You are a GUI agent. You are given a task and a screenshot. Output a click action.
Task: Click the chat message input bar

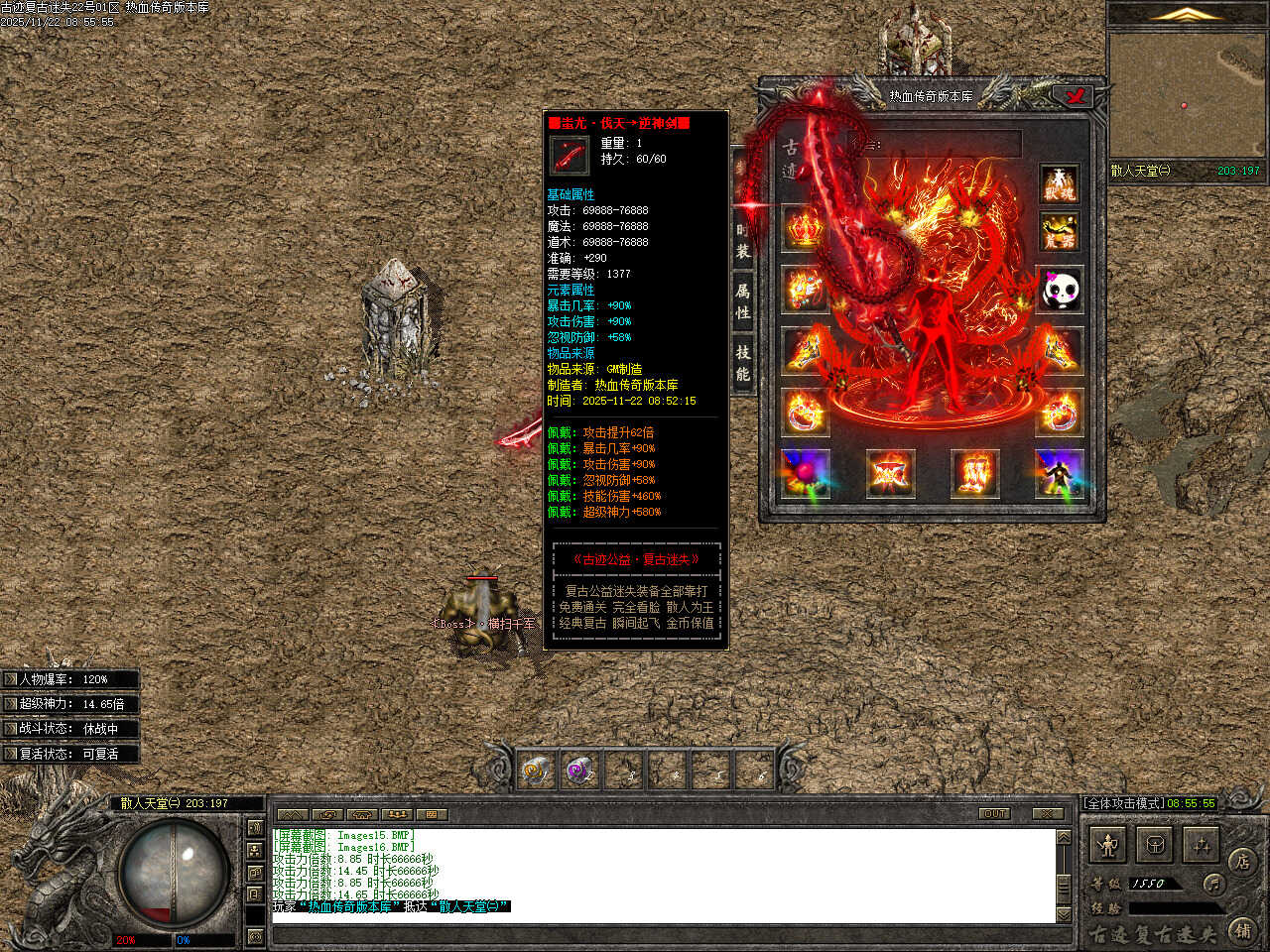click(x=665, y=935)
